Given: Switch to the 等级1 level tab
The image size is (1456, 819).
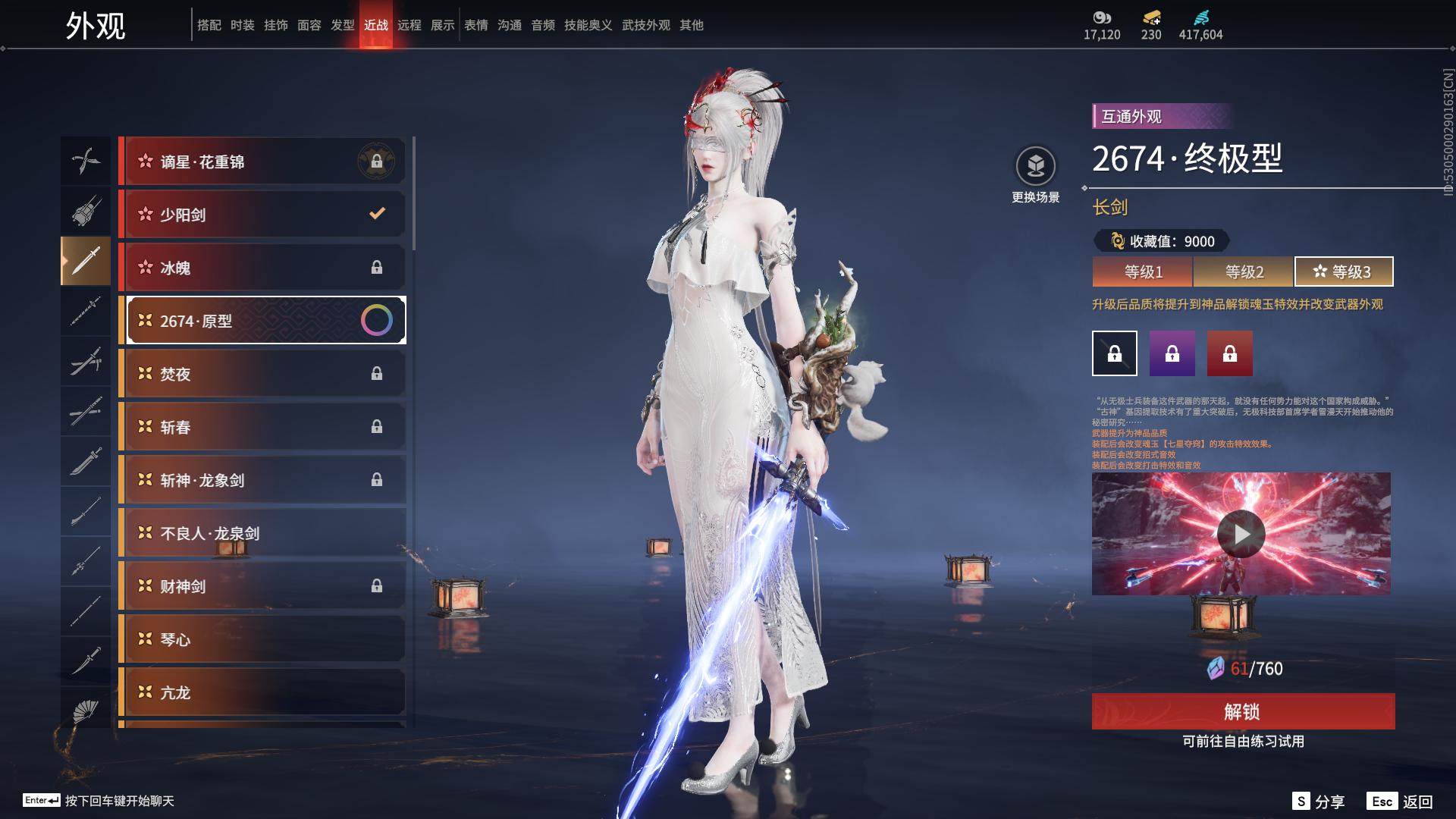Looking at the screenshot, I should (1143, 271).
